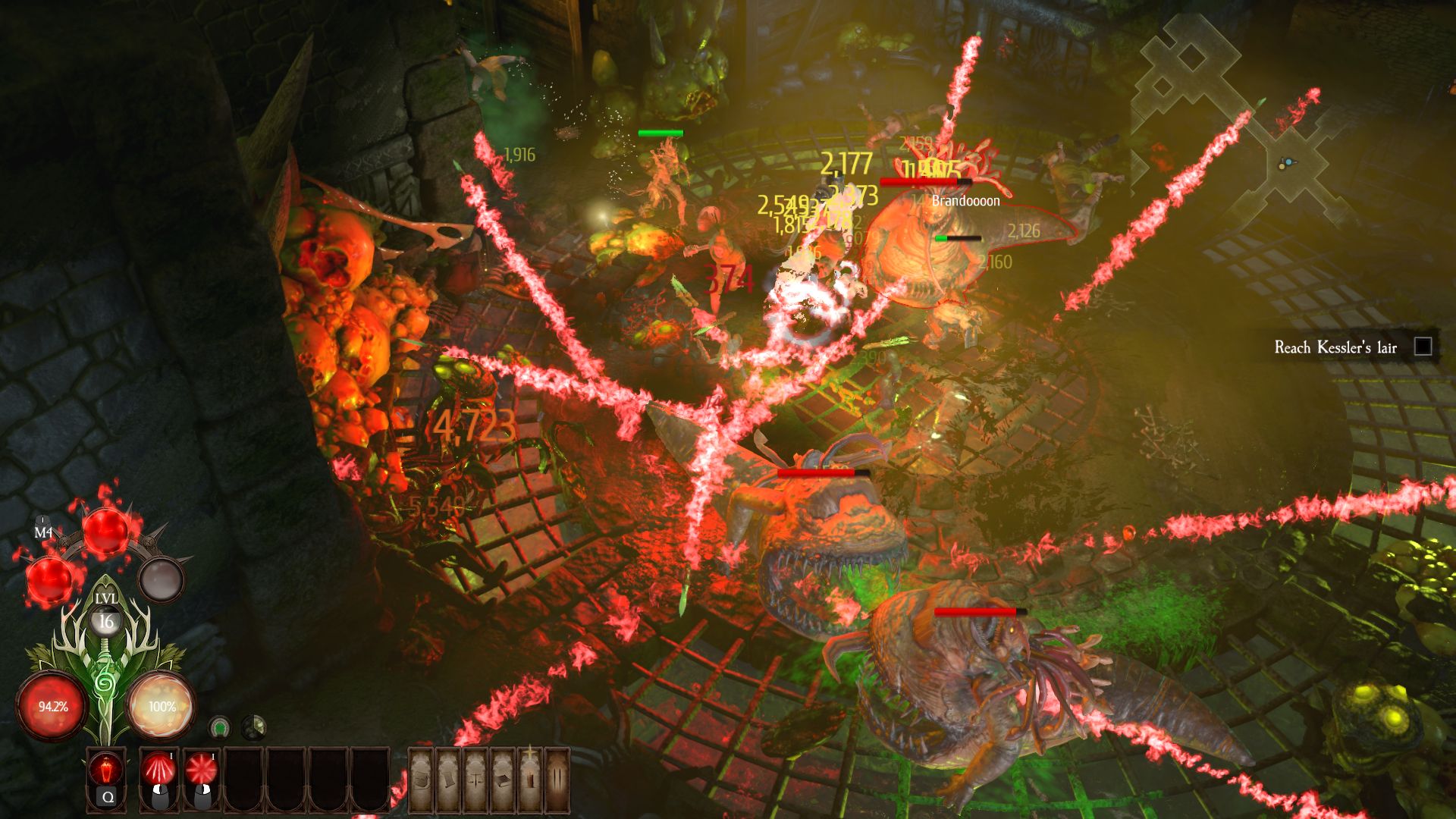
Task: Open the book icon menu panel
Action: tap(502, 780)
